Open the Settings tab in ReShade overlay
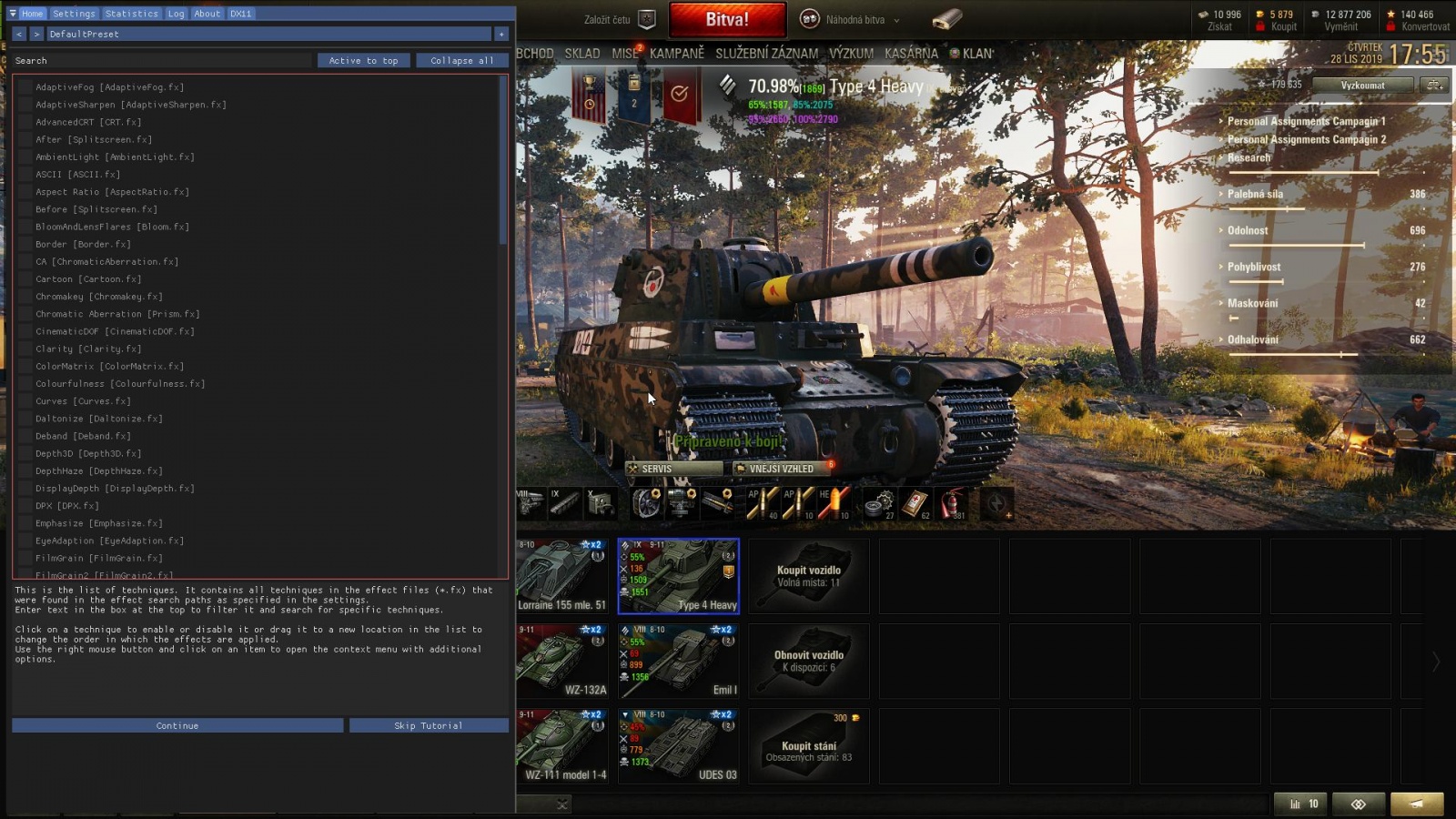Image resolution: width=1456 pixels, height=819 pixels. [x=74, y=14]
